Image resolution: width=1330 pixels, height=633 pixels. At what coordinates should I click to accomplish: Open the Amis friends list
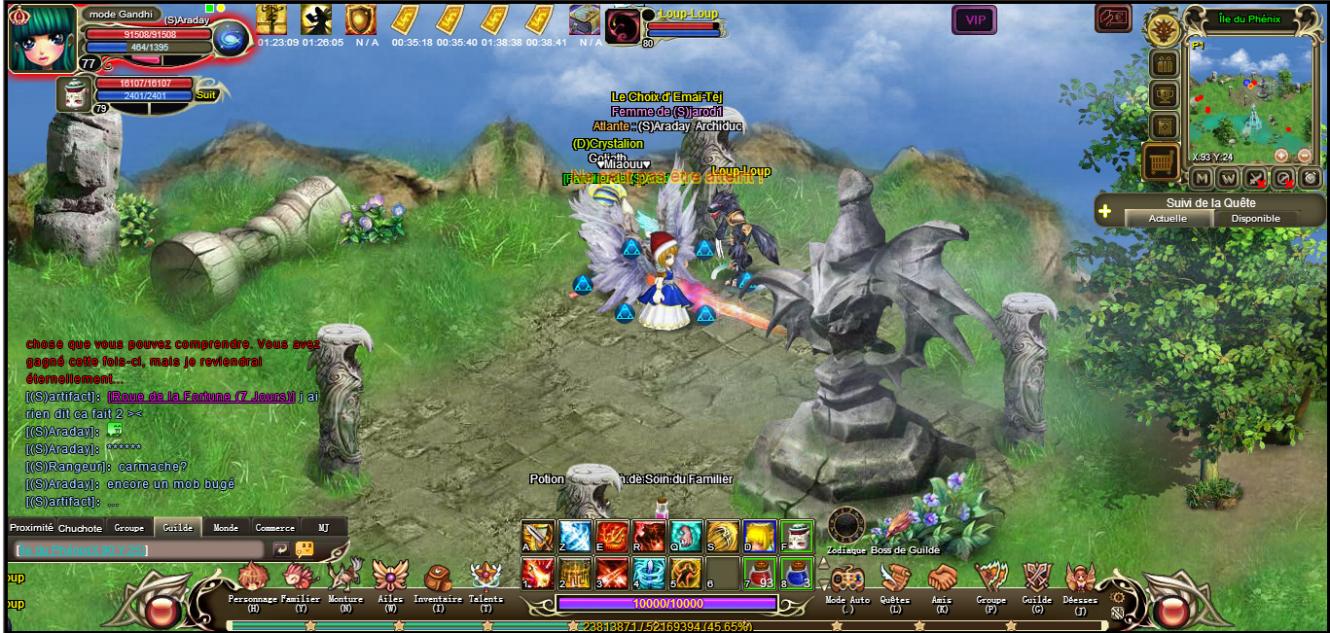942,579
